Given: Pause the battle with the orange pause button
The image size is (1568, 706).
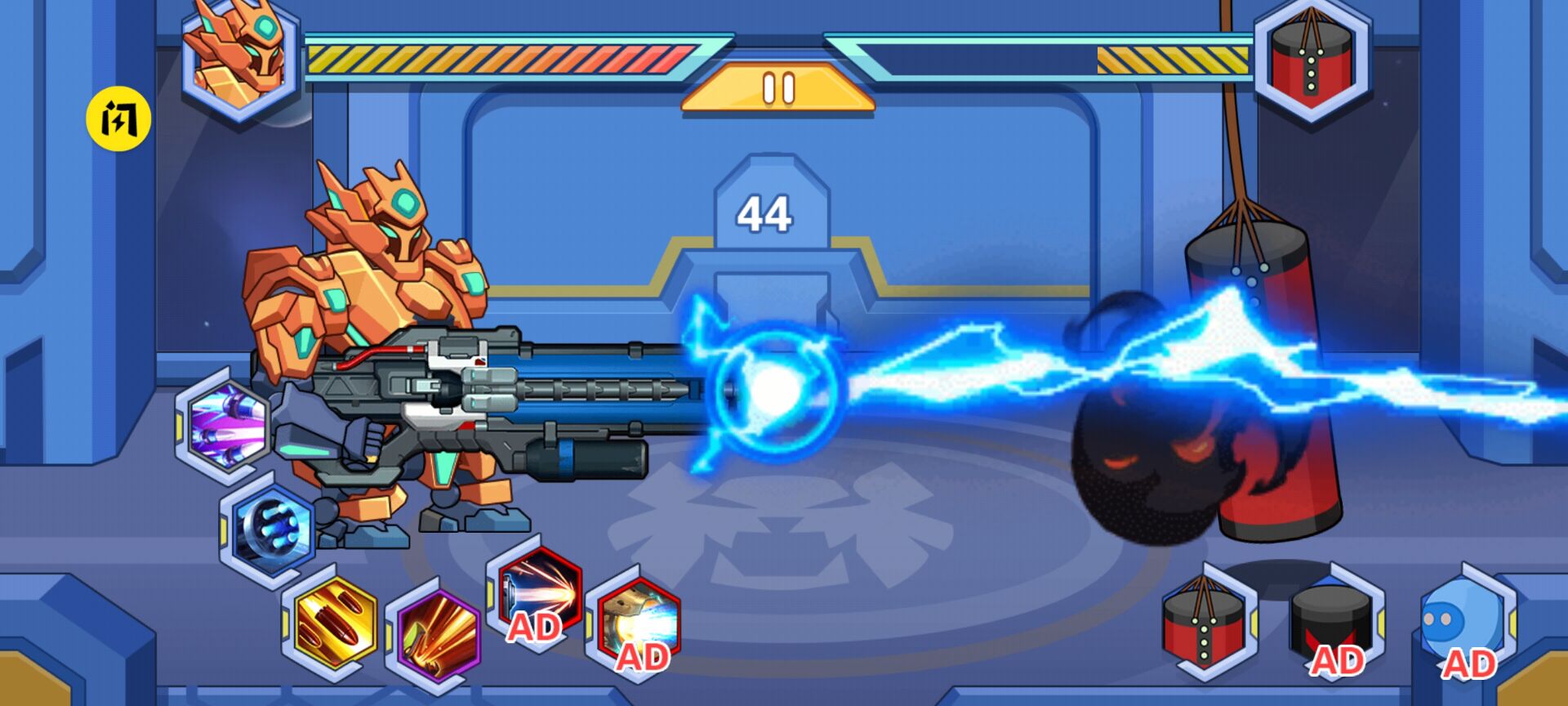Looking at the screenshot, I should 778,88.
